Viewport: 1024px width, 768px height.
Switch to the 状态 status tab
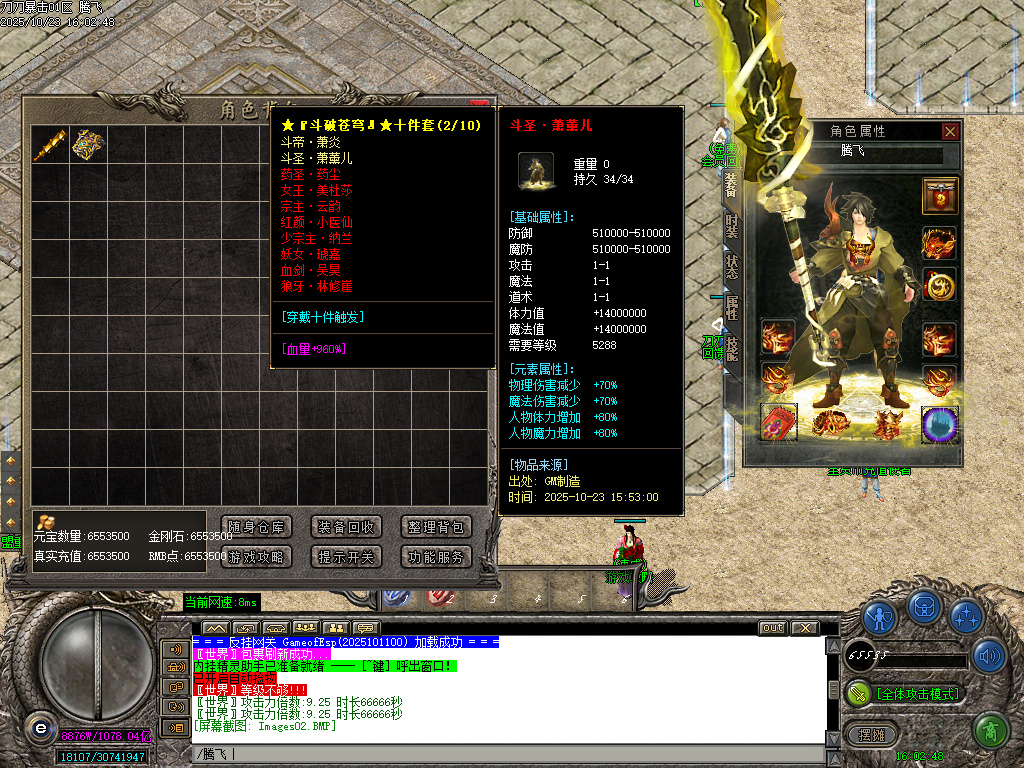click(732, 267)
